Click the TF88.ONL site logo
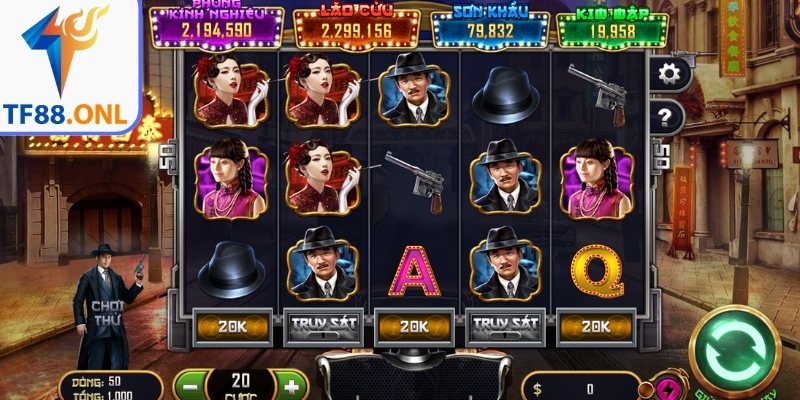Screen dimensions: 800x400 (72, 66)
